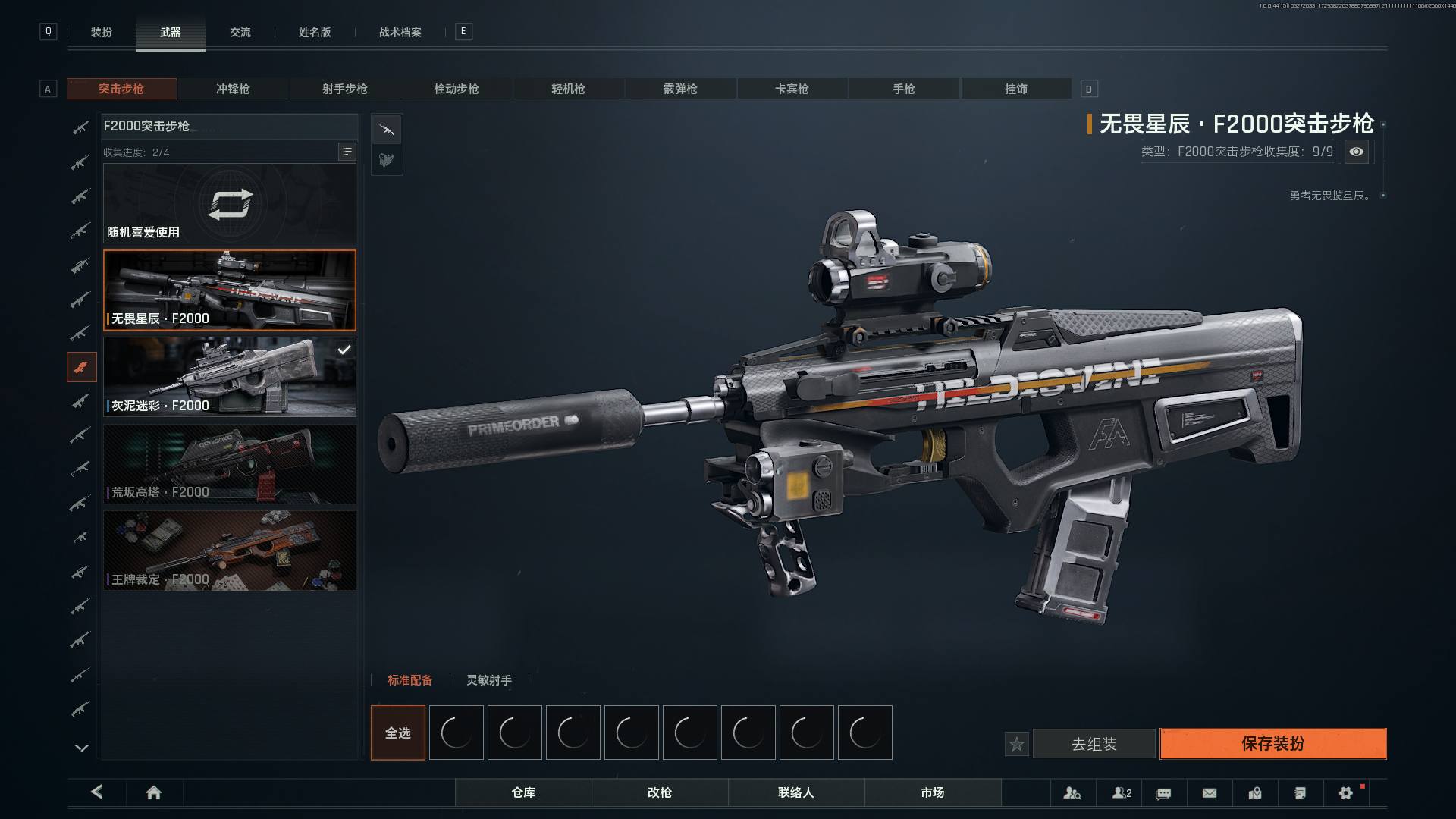Switch to 灵敏射手 loadout preset
The width and height of the screenshot is (1456, 819).
(x=488, y=680)
